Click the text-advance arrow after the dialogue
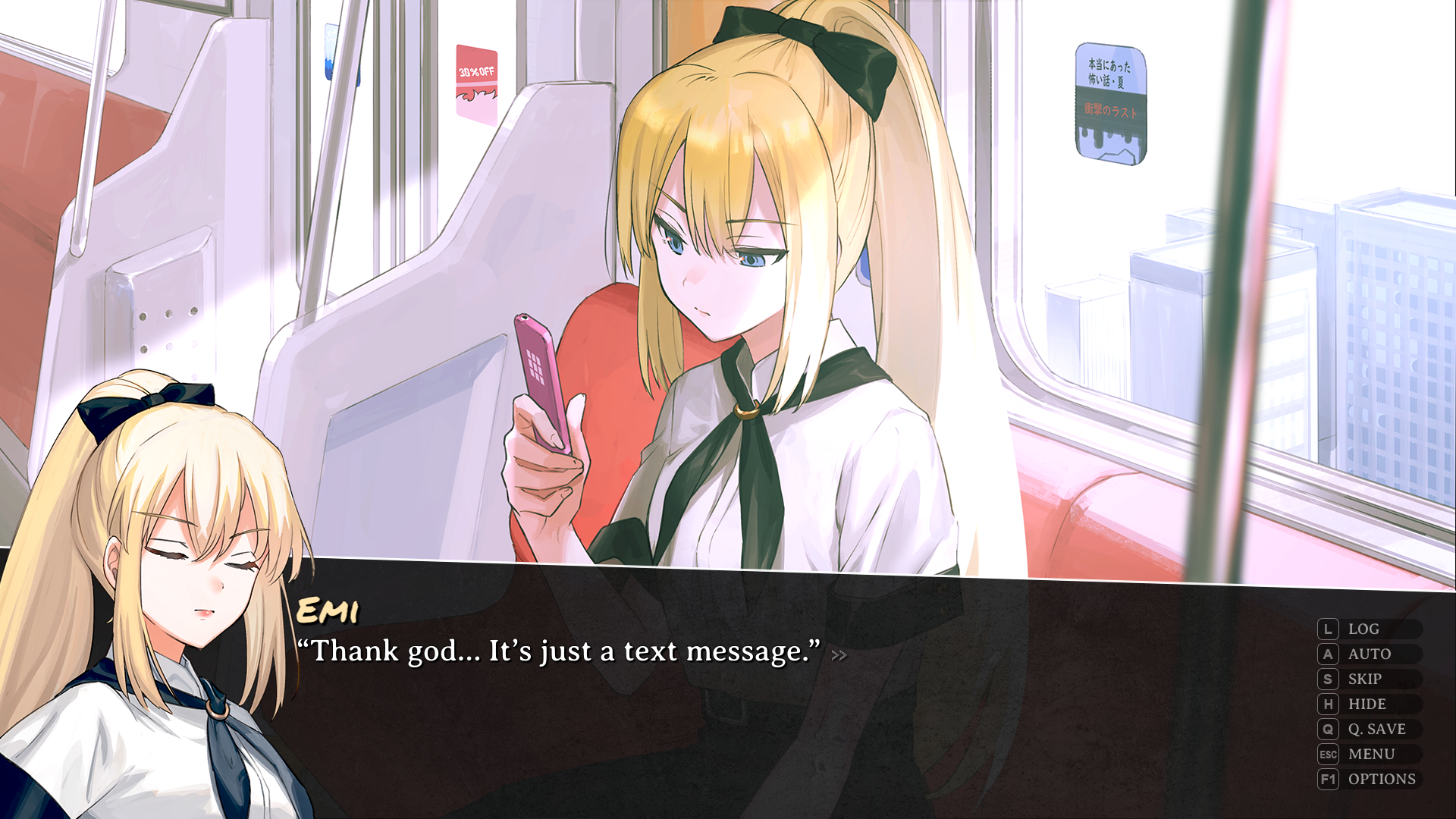1456x819 pixels. [839, 657]
